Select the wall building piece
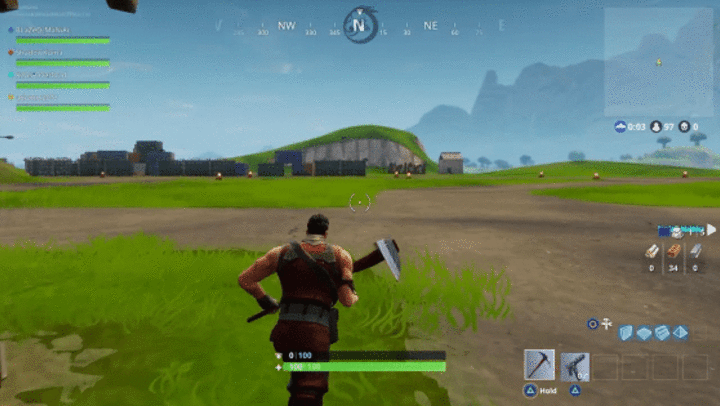This screenshot has height=406, width=720. [627, 332]
